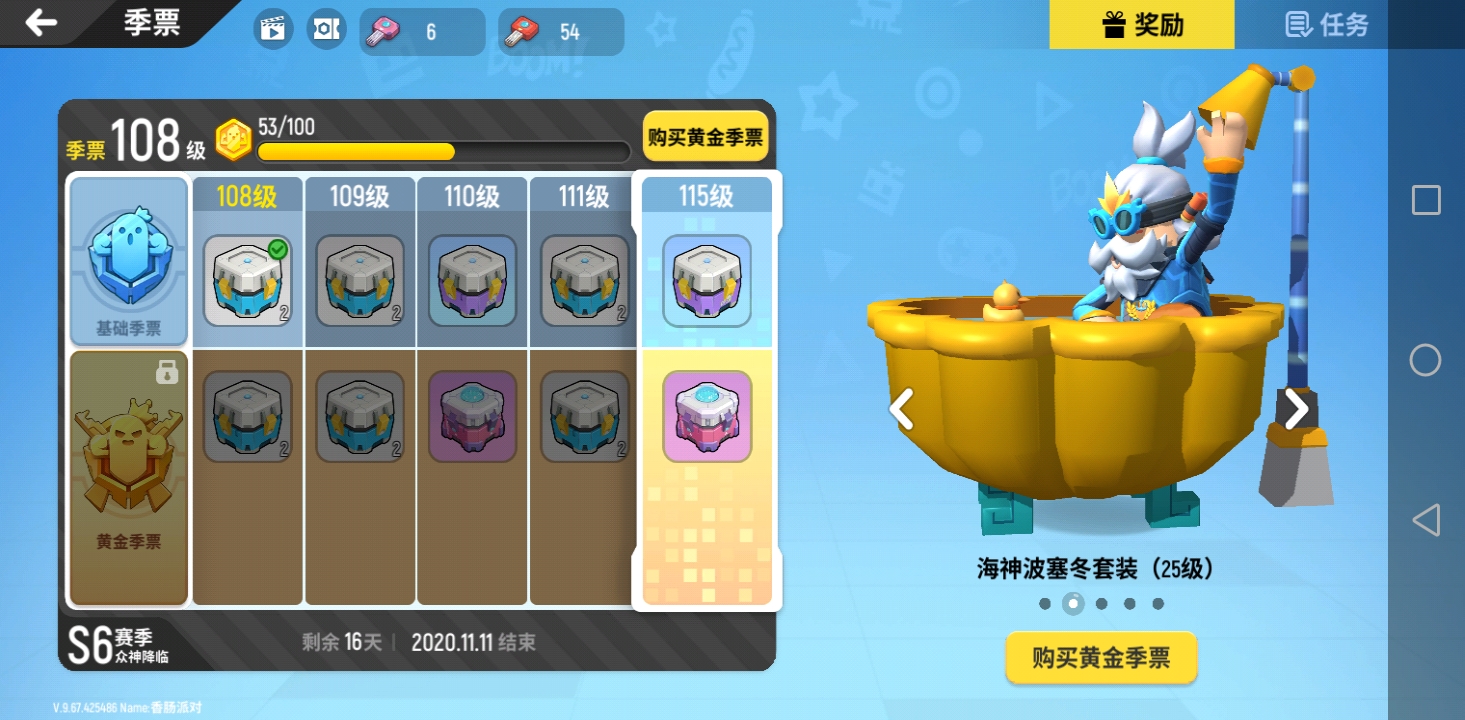Tap the back arrow to exit season pass

click(x=40, y=24)
